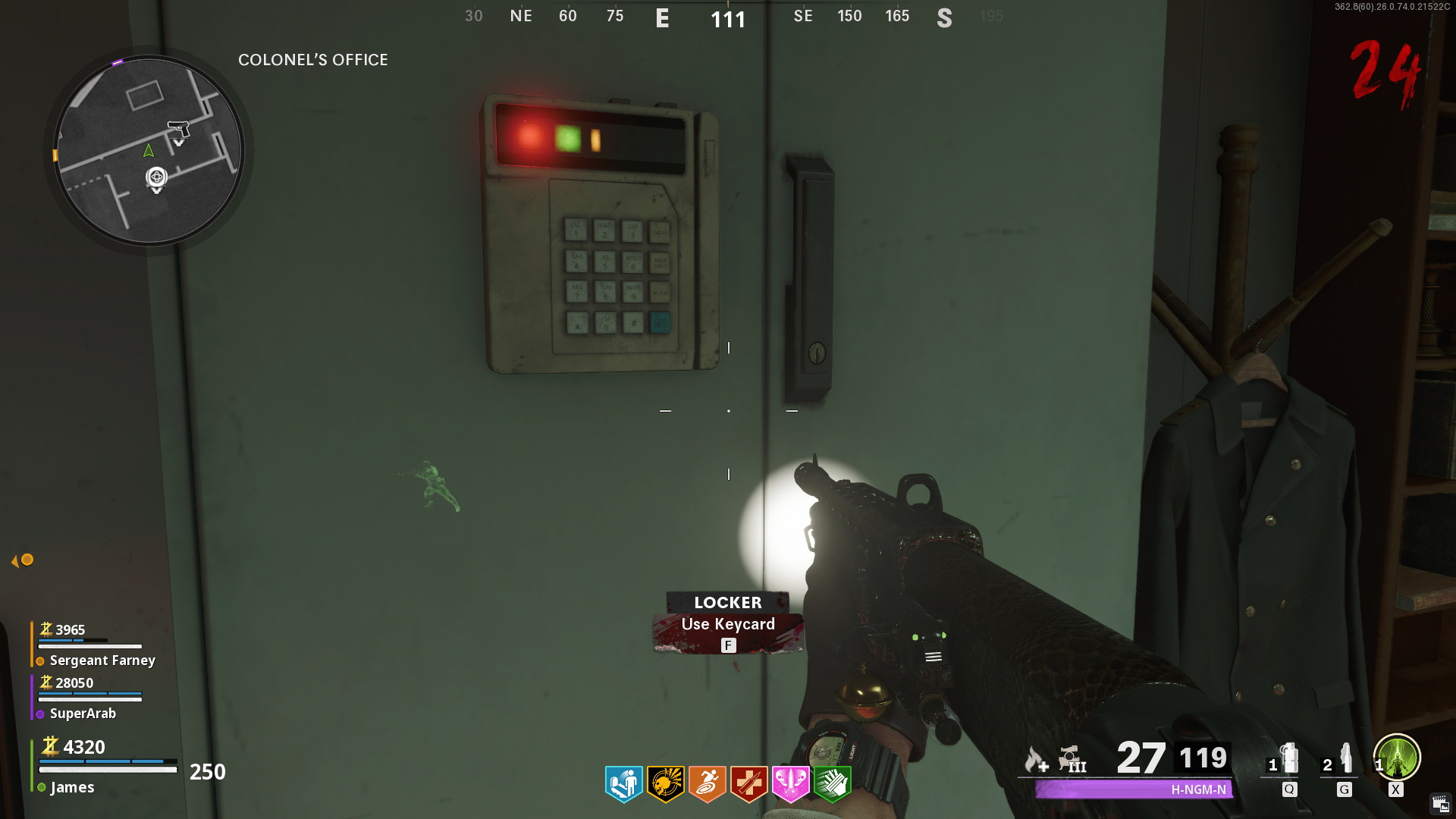Toggle the red status light on keypad panel
The image size is (1456, 819).
click(x=529, y=134)
